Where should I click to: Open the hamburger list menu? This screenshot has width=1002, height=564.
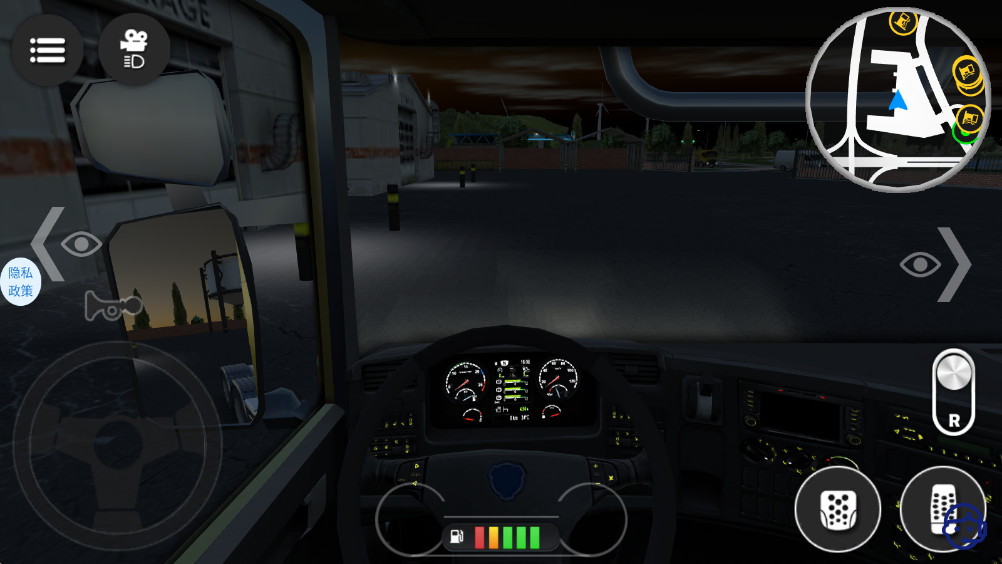coord(47,49)
